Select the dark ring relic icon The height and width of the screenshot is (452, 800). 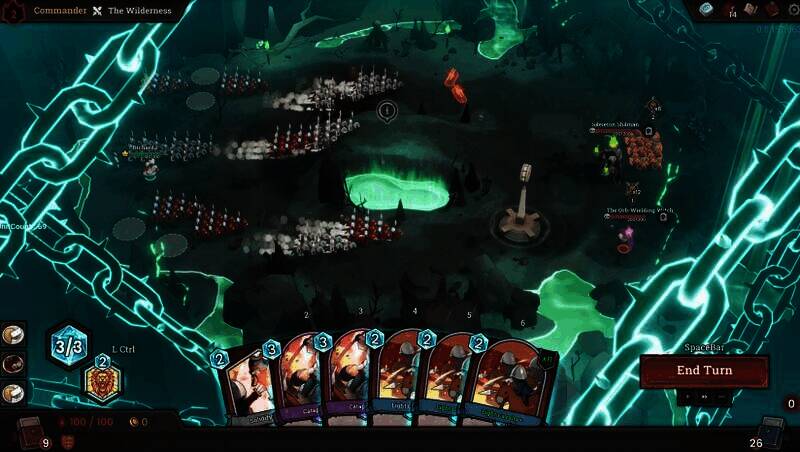click(13, 364)
